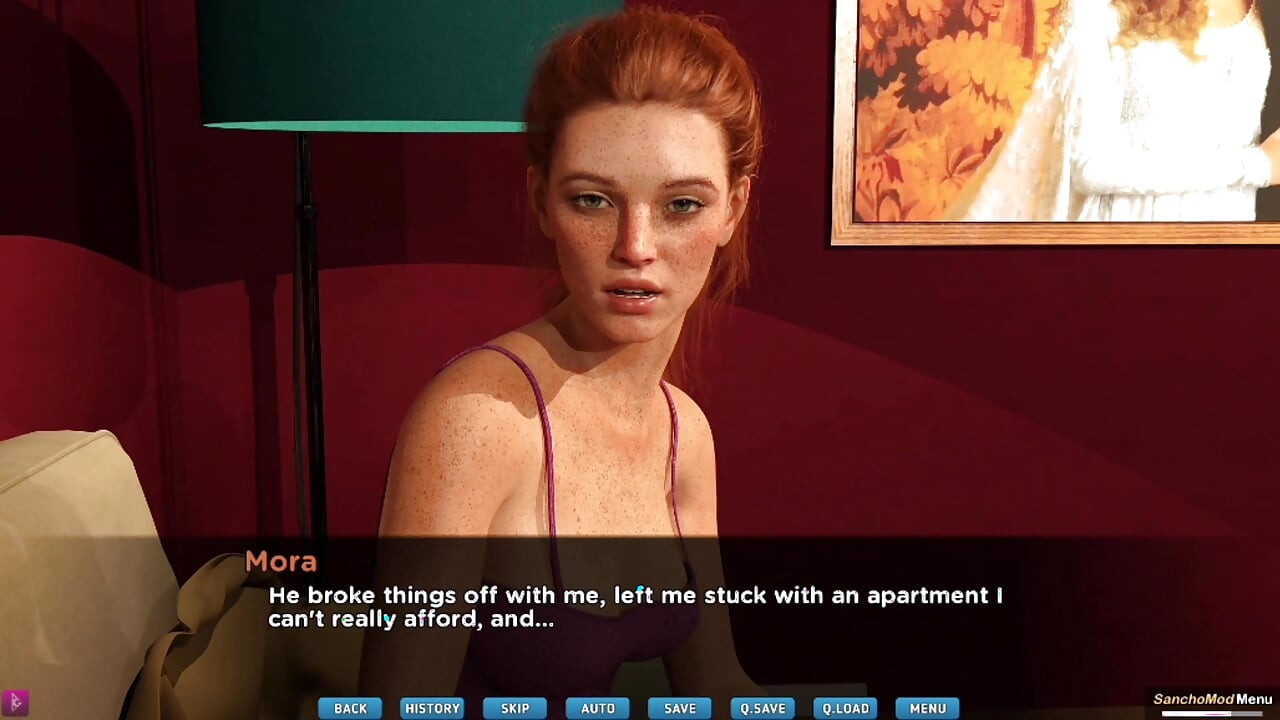1280x720 pixels.
Task: Click the Mora name label
Action: tap(283, 562)
